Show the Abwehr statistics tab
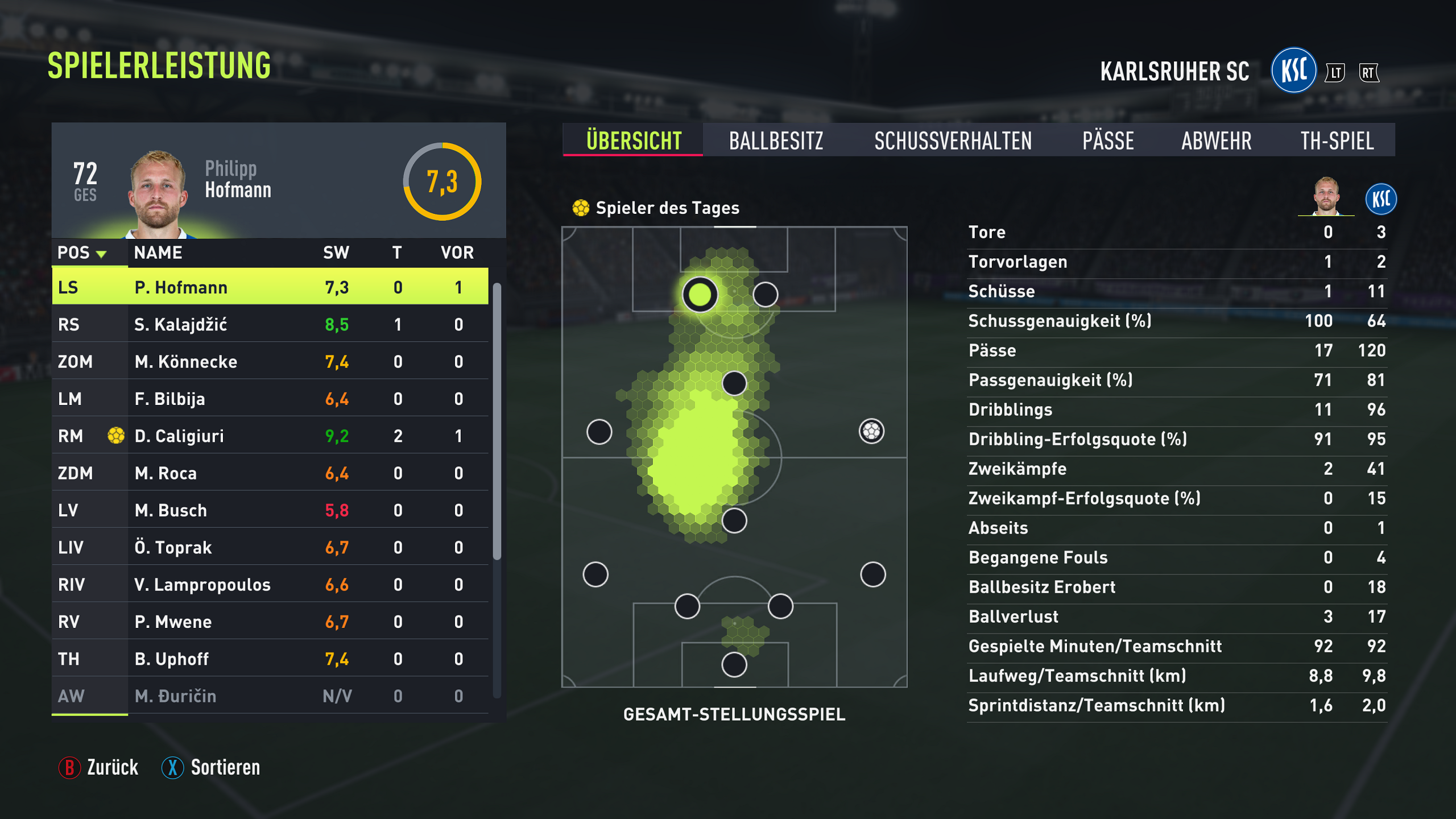1456x819 pixels. tap(1216, 140)
